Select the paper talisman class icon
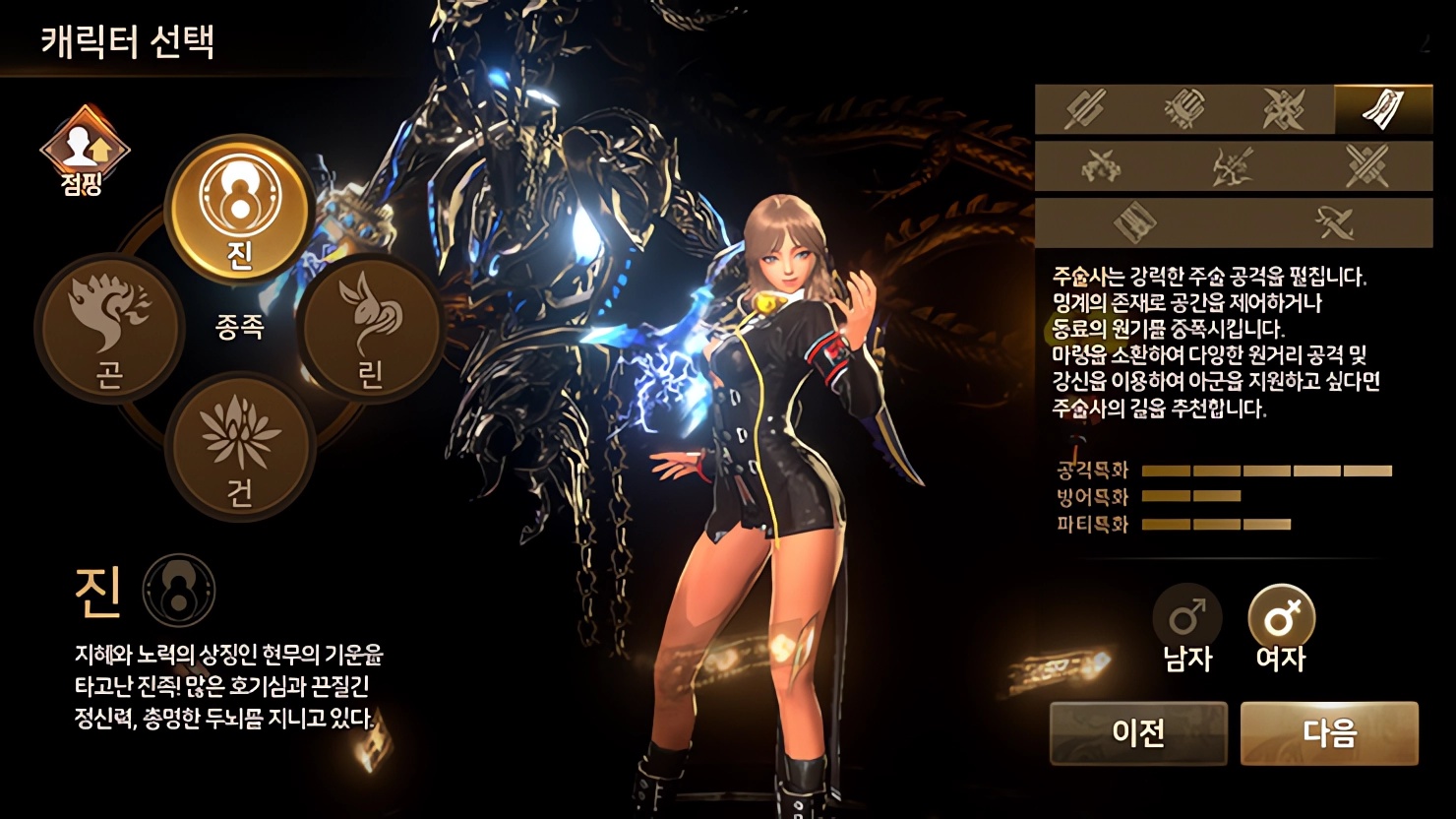 [x=1383, y=109]
